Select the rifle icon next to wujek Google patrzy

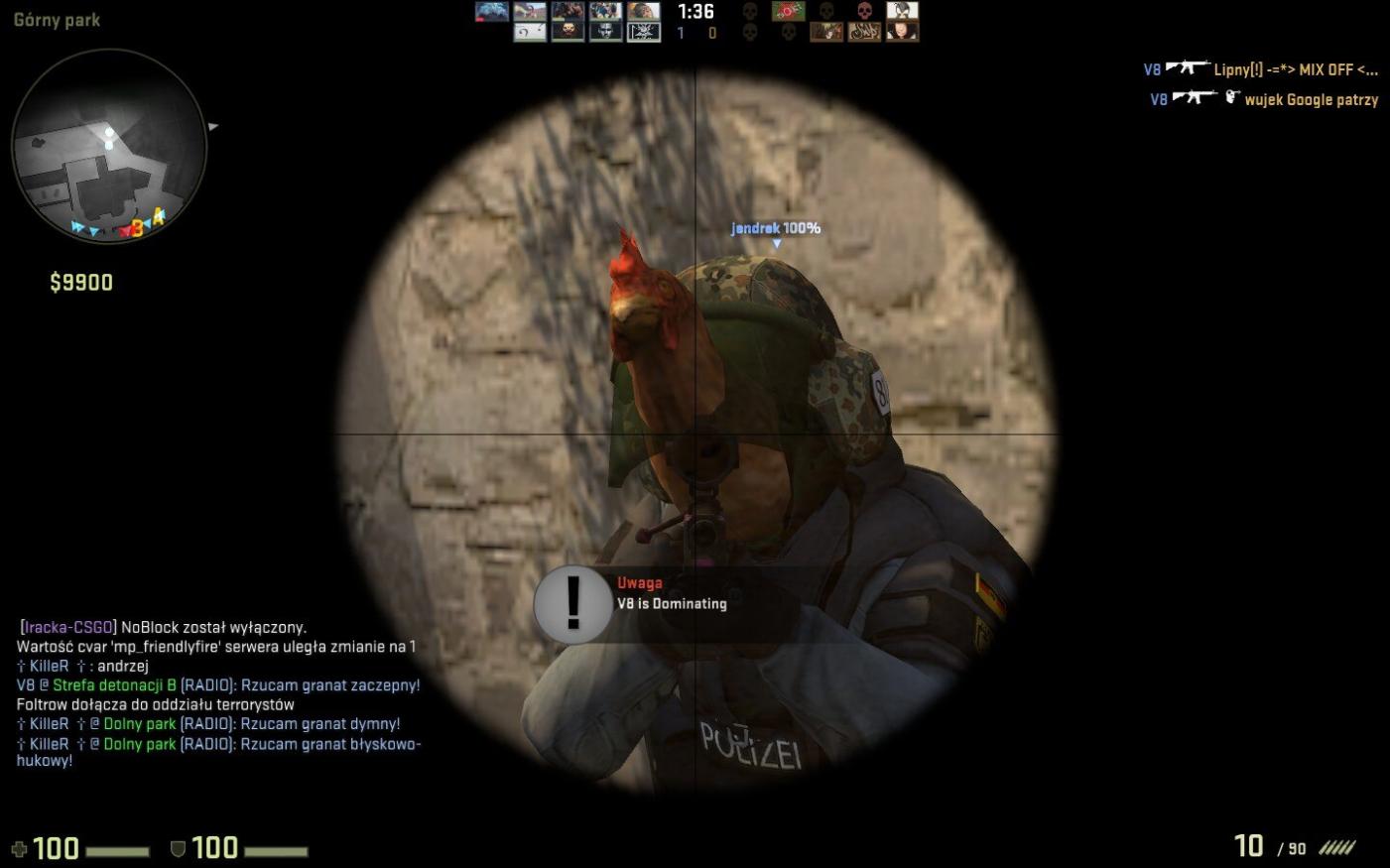1194,97
